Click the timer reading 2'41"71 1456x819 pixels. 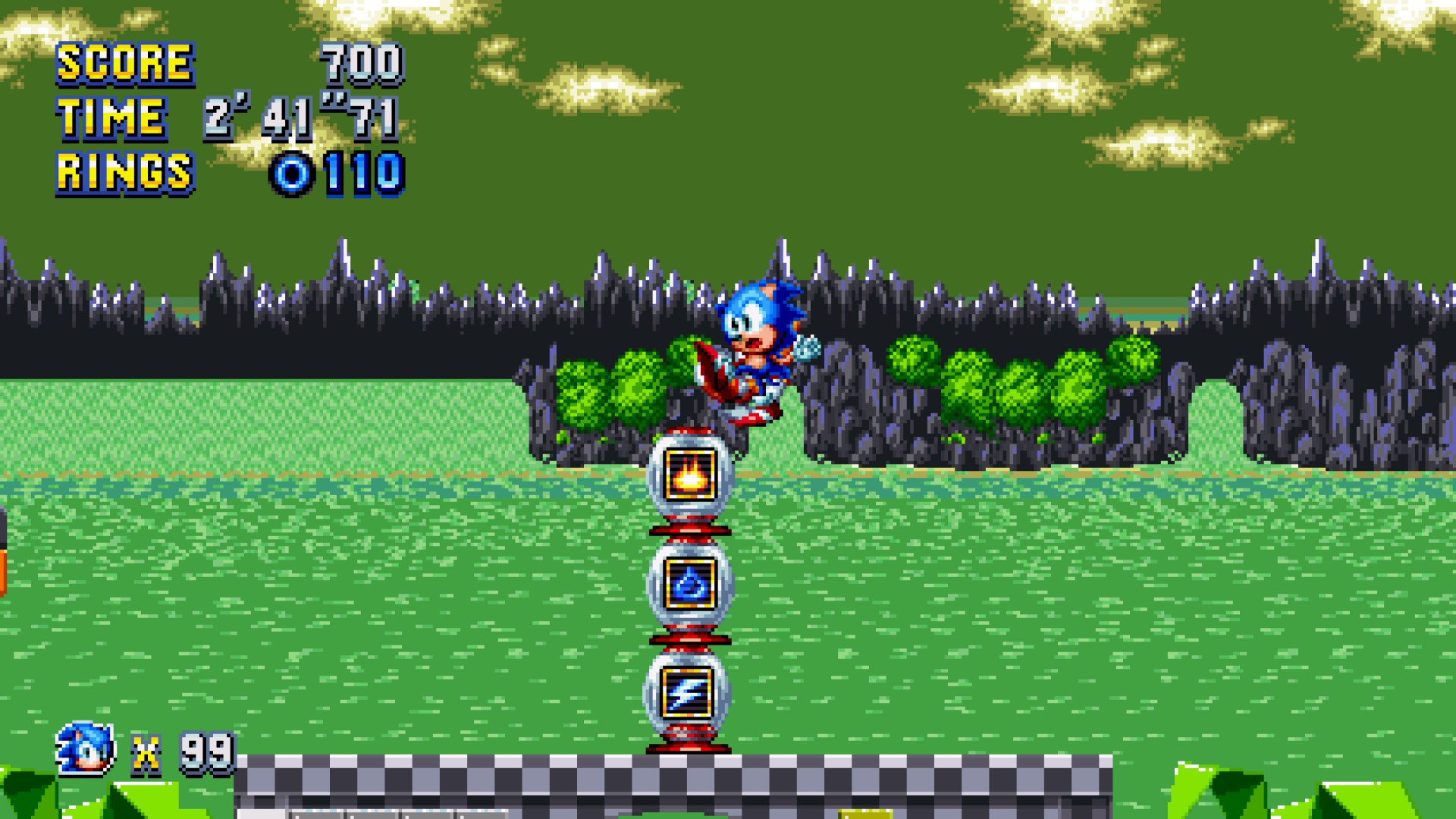(x=303, y=118)
